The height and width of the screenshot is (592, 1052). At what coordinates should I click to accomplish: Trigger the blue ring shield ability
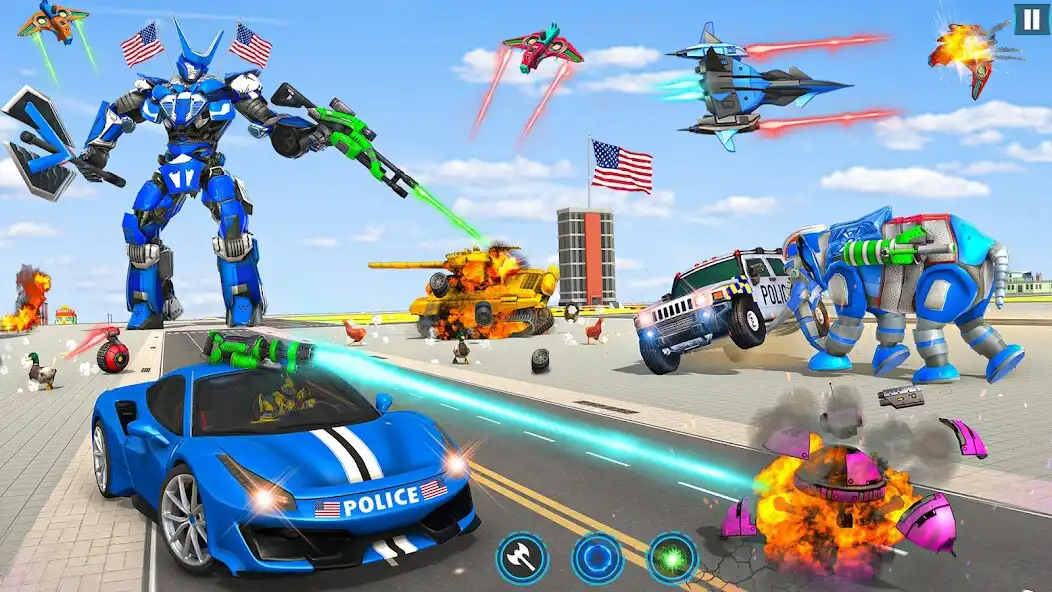[x=597, y=558]
